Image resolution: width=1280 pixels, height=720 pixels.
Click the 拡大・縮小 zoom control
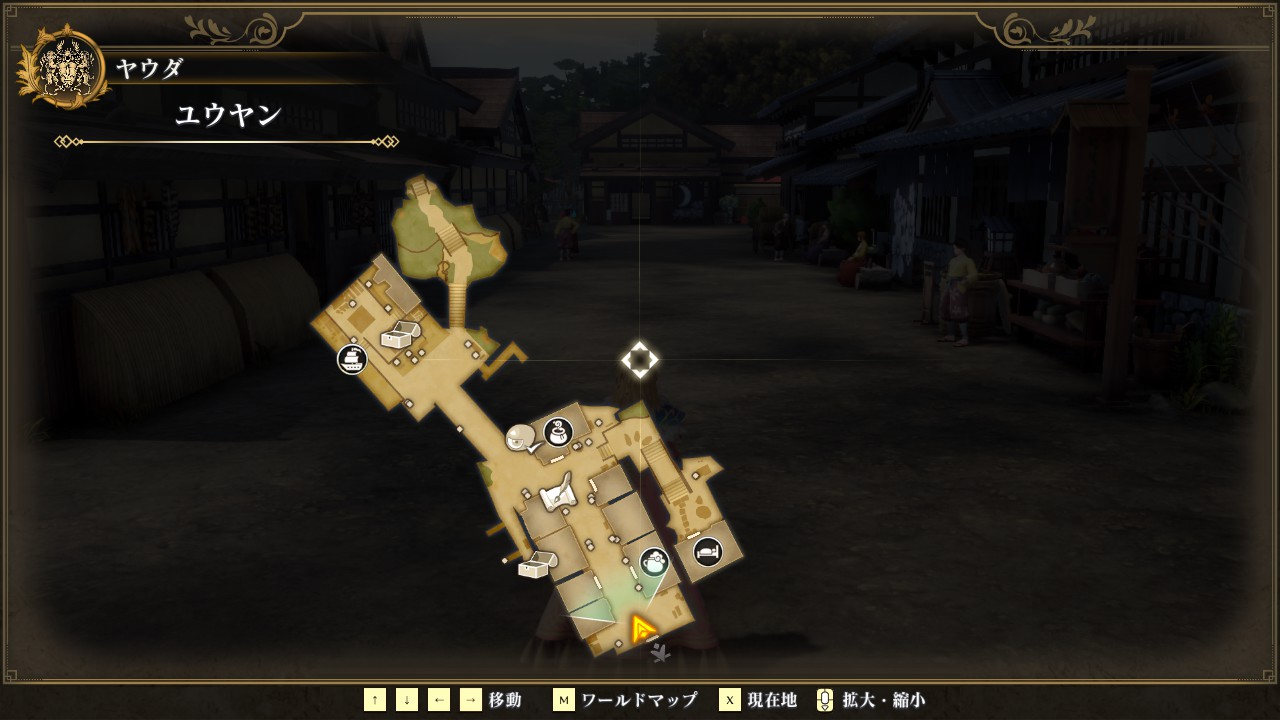pyautogui.click(x=870, y=700)
